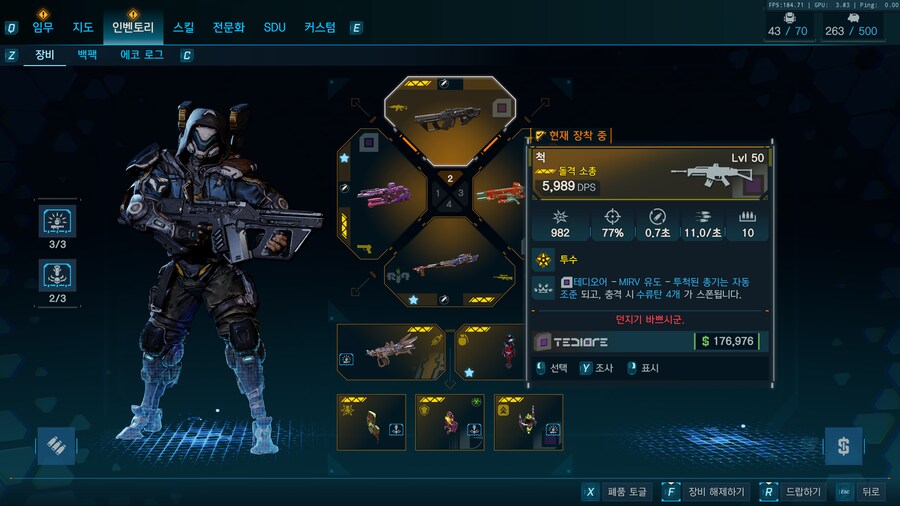This screenshot has height=506, width=900.
Task: Select the grenade mod slot
Action: click(490, 351)
